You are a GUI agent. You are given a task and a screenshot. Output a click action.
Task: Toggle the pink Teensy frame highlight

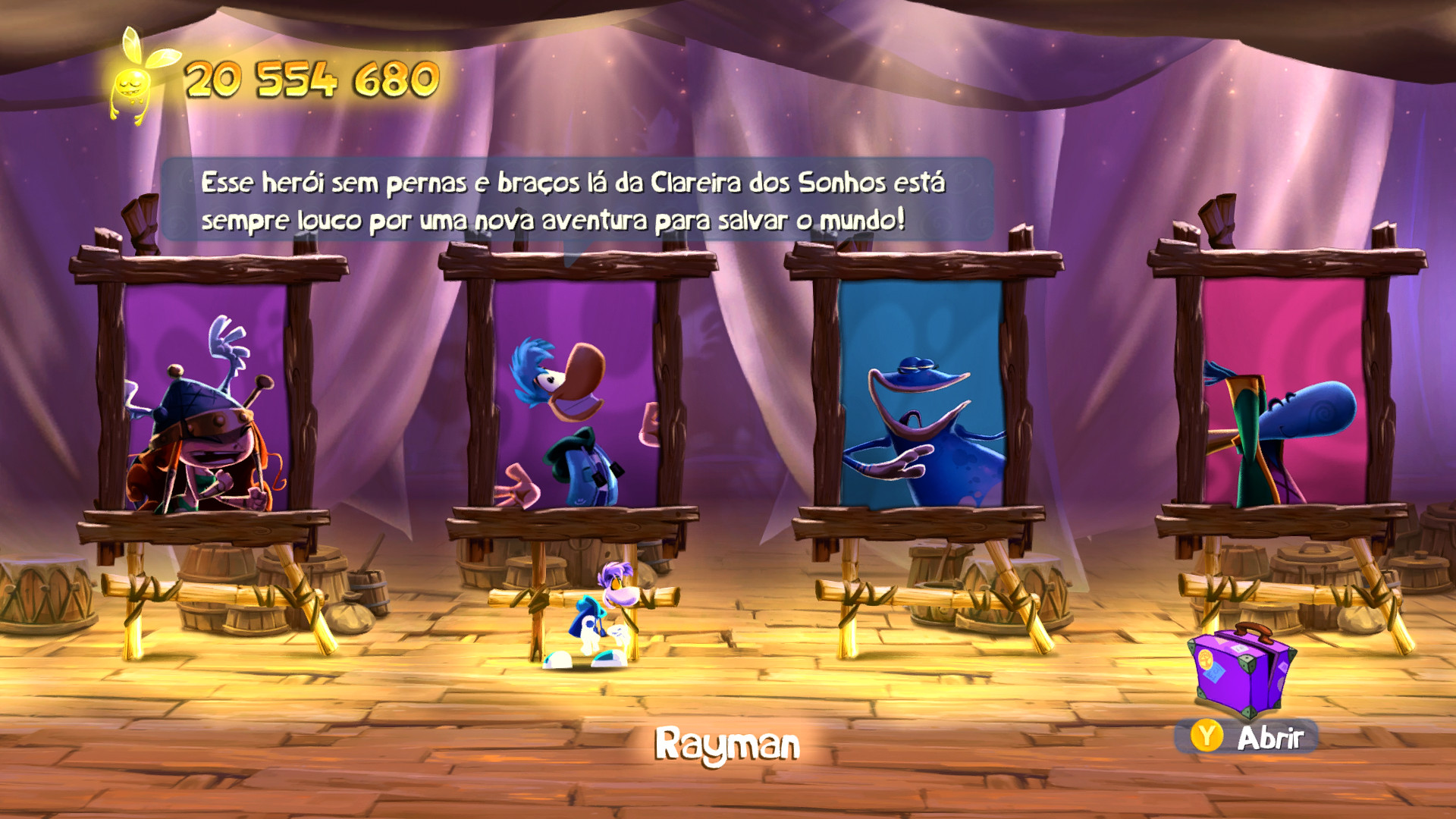[x=1289, y=398]
